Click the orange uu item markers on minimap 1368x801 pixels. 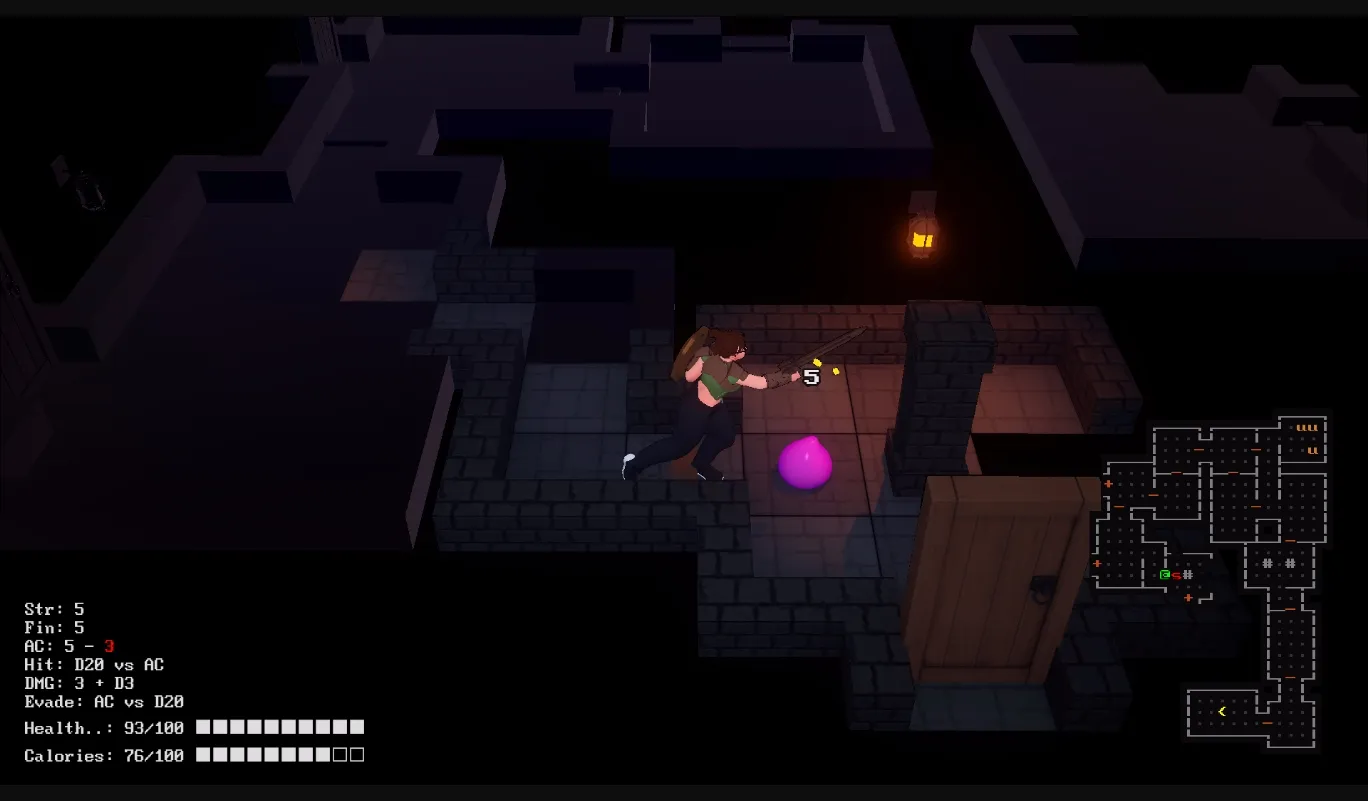1308,428
